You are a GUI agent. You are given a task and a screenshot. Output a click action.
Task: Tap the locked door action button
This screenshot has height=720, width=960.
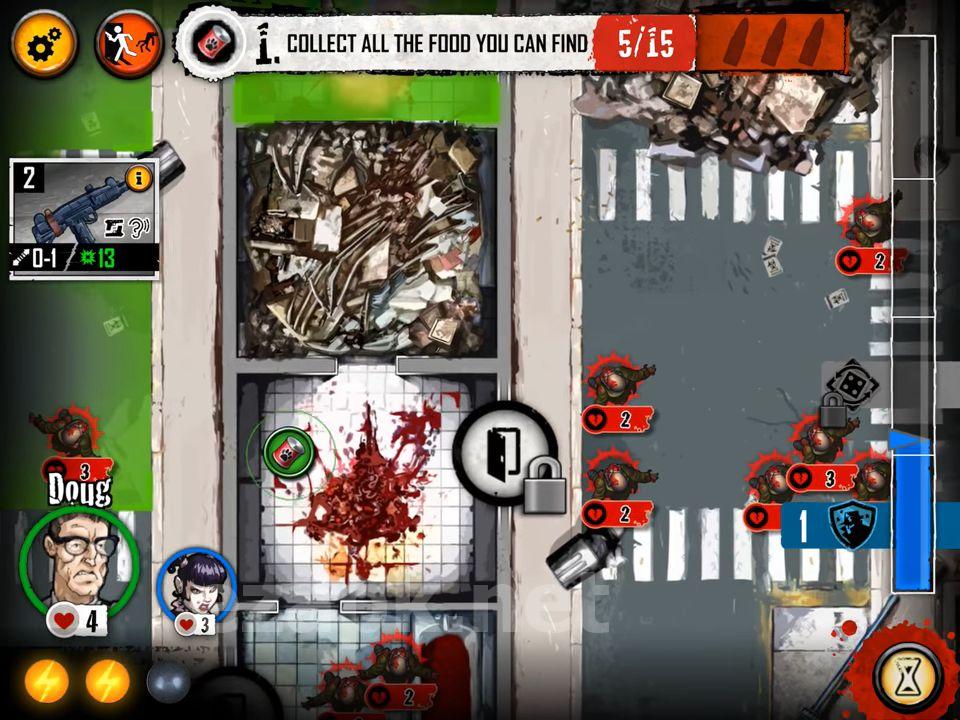pos(506,452)
